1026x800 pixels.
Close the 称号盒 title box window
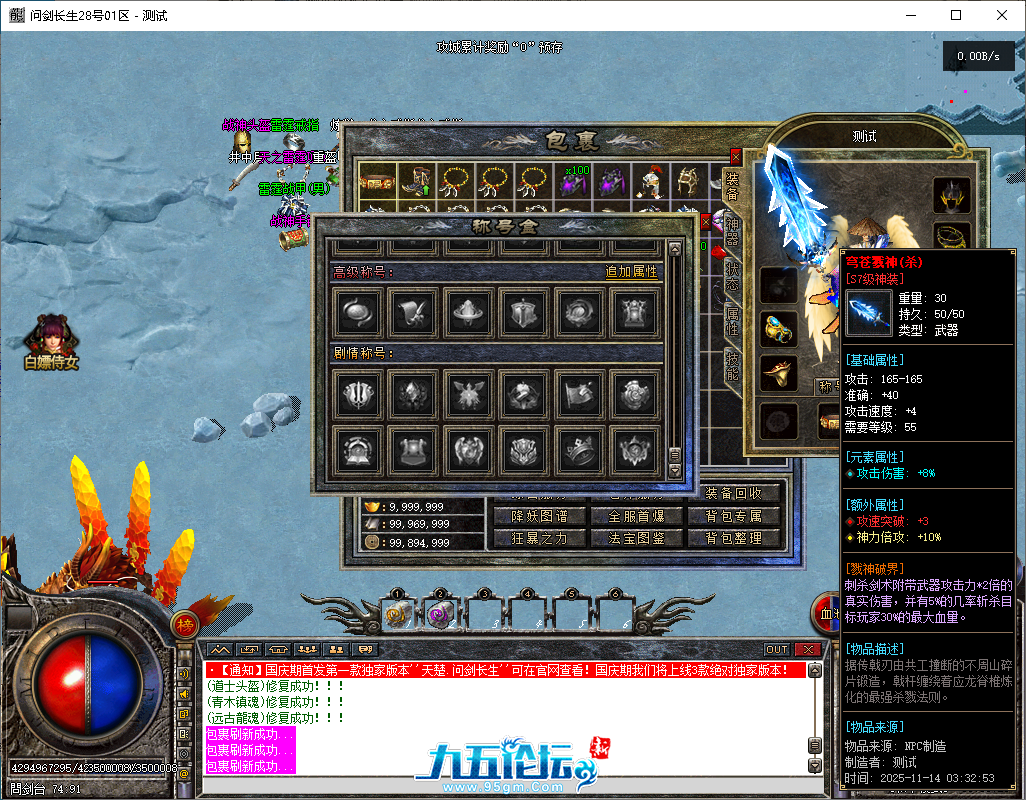tap(706, 221)
